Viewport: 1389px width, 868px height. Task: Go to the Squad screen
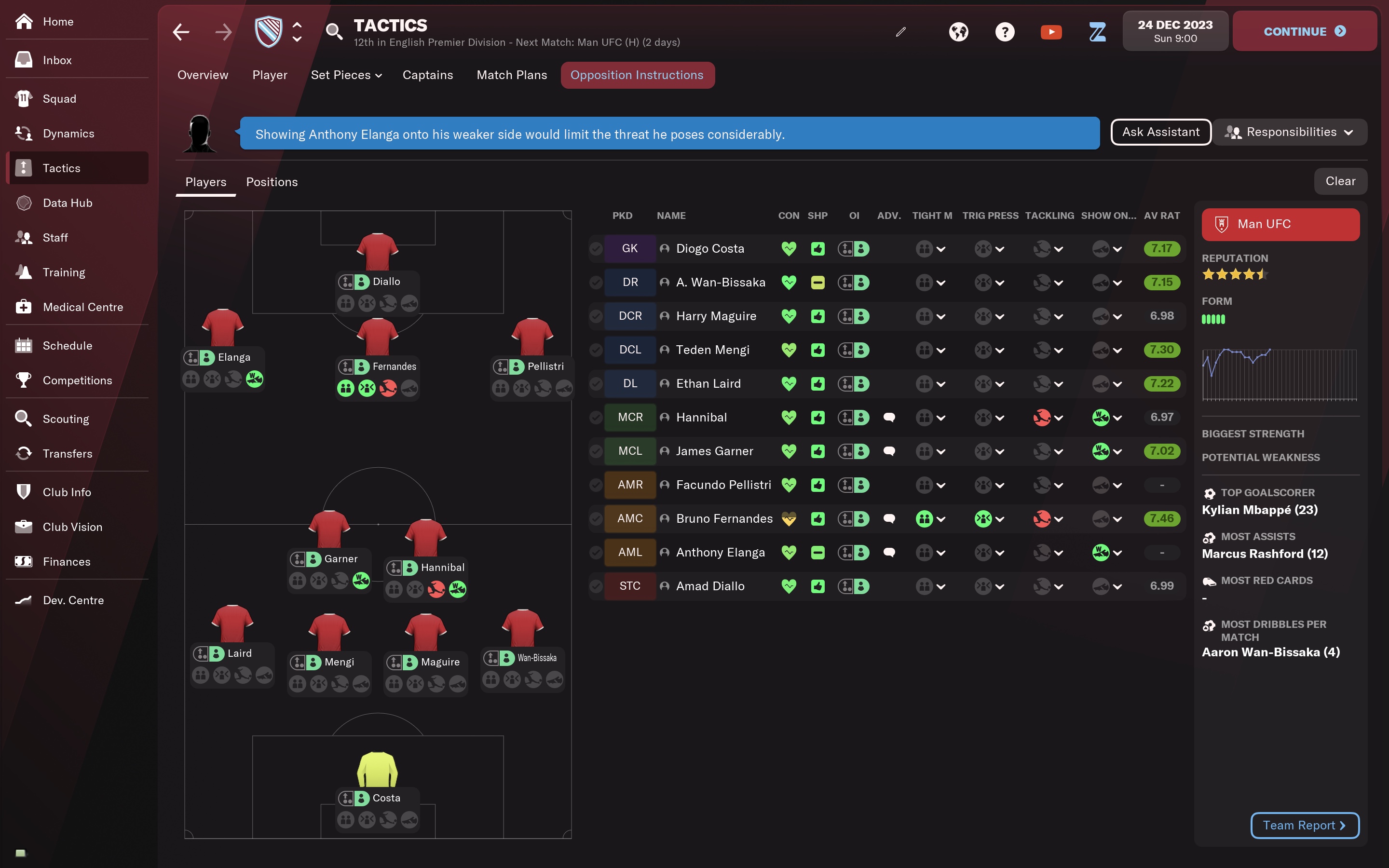click(x=59, y=99)
